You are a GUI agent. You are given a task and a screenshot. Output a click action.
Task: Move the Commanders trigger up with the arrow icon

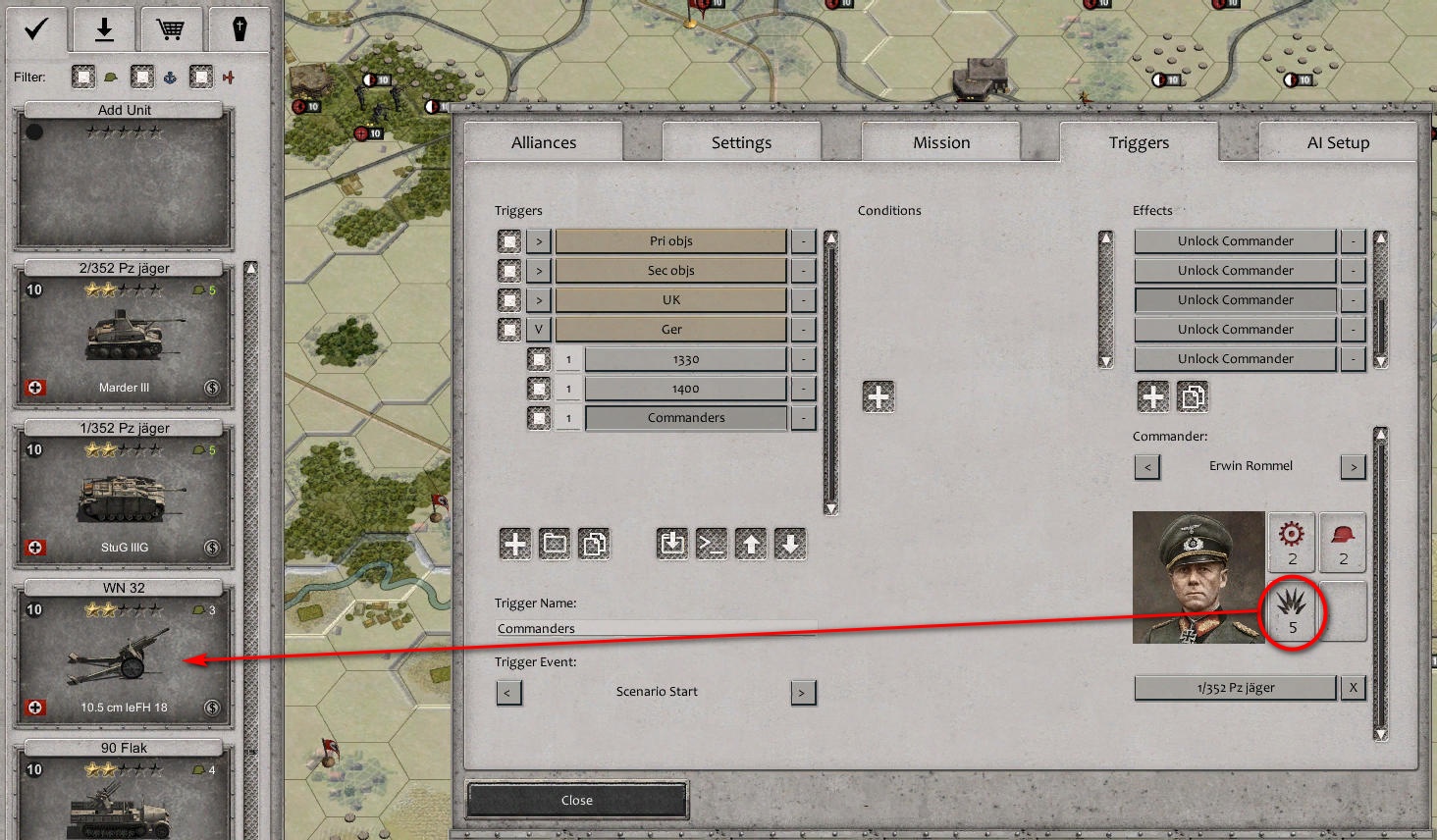click(x=751, y=543)
